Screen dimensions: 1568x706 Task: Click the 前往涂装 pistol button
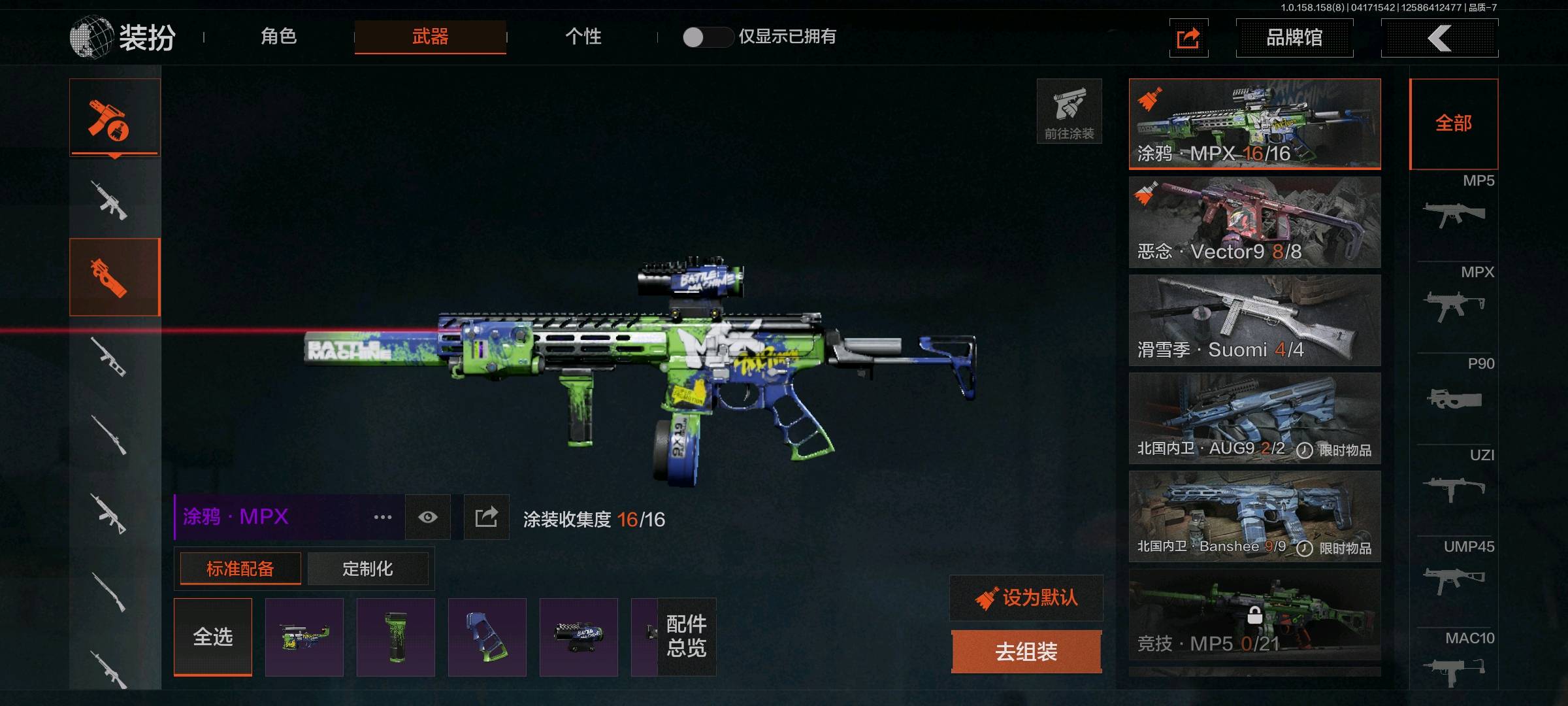tap(1069, 111)
